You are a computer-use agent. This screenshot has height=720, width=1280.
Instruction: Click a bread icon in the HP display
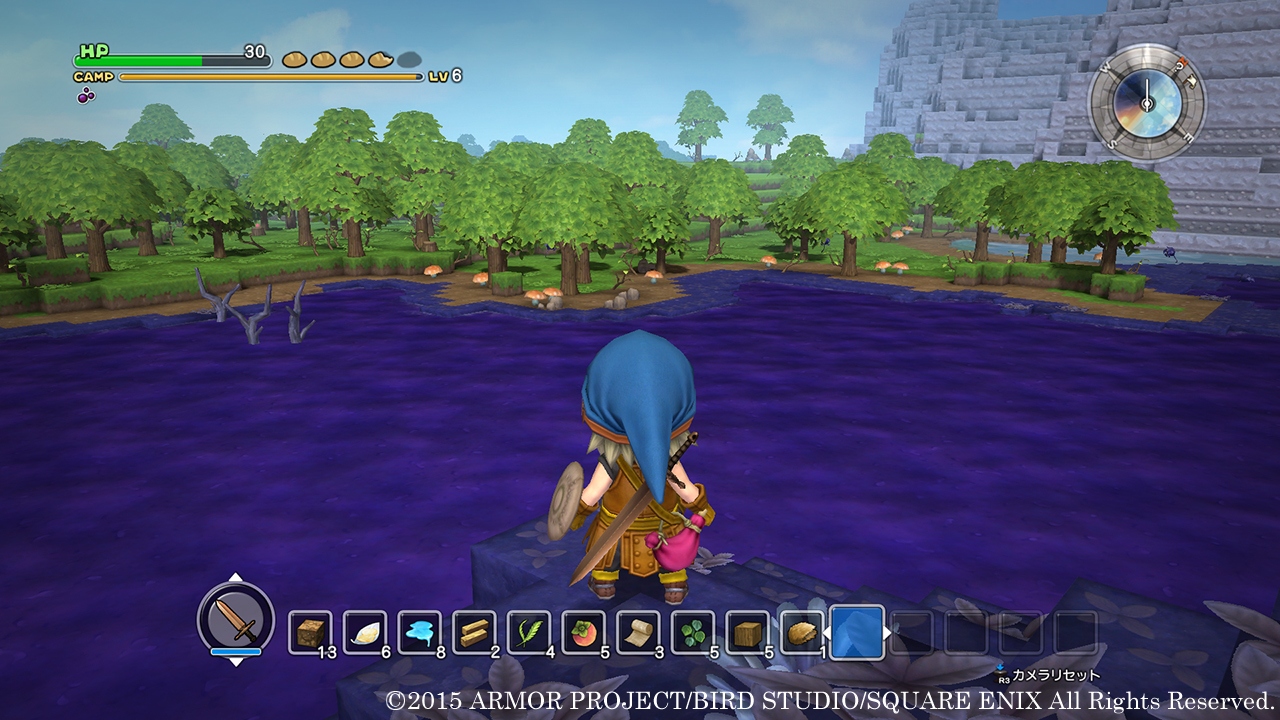(x=295, y=60)
